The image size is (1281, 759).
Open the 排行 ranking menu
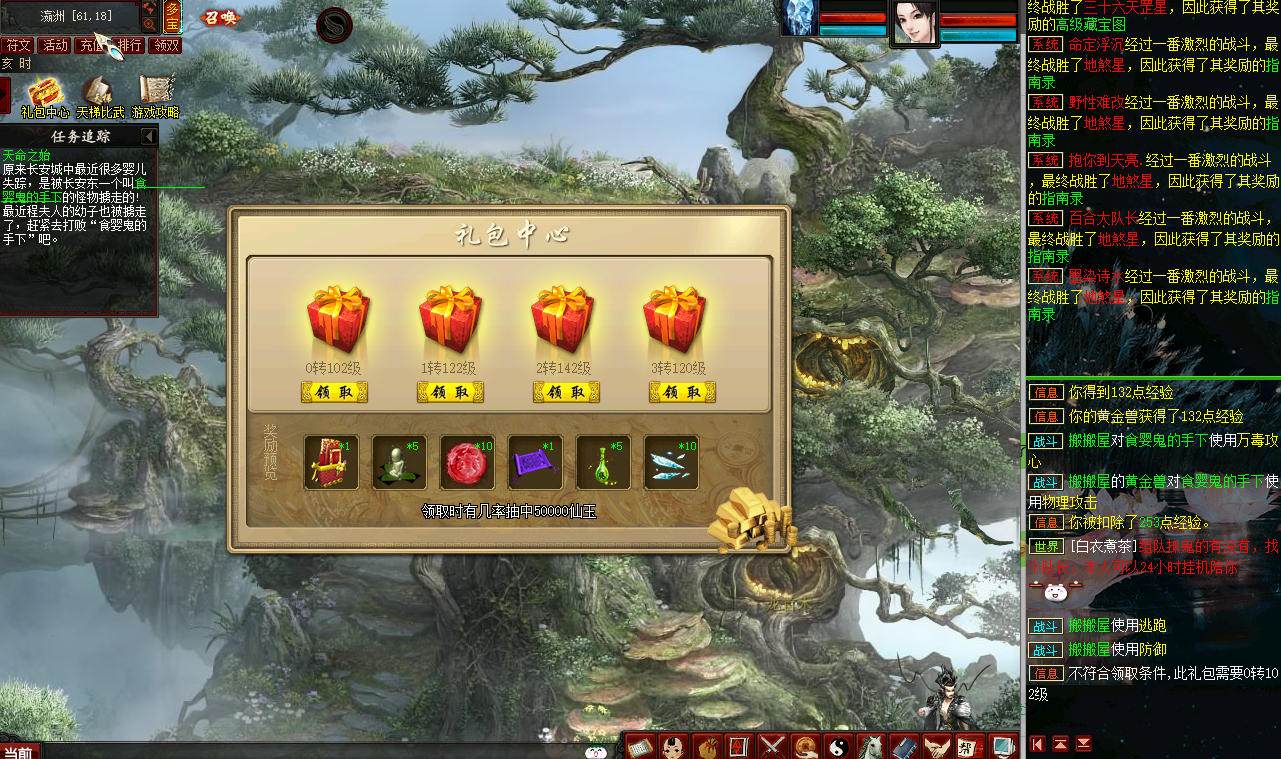(x=128, y=44)
